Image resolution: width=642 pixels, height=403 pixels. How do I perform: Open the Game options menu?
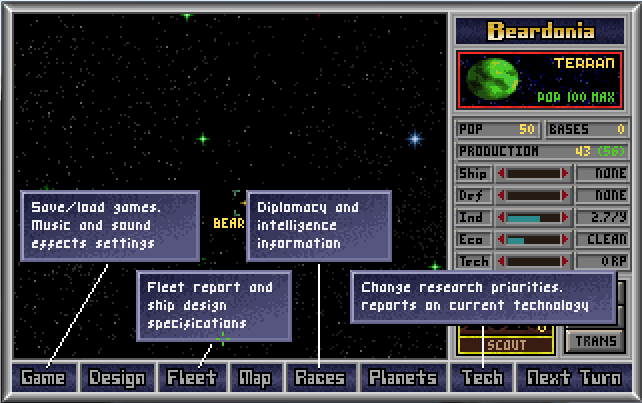(43, 377)
